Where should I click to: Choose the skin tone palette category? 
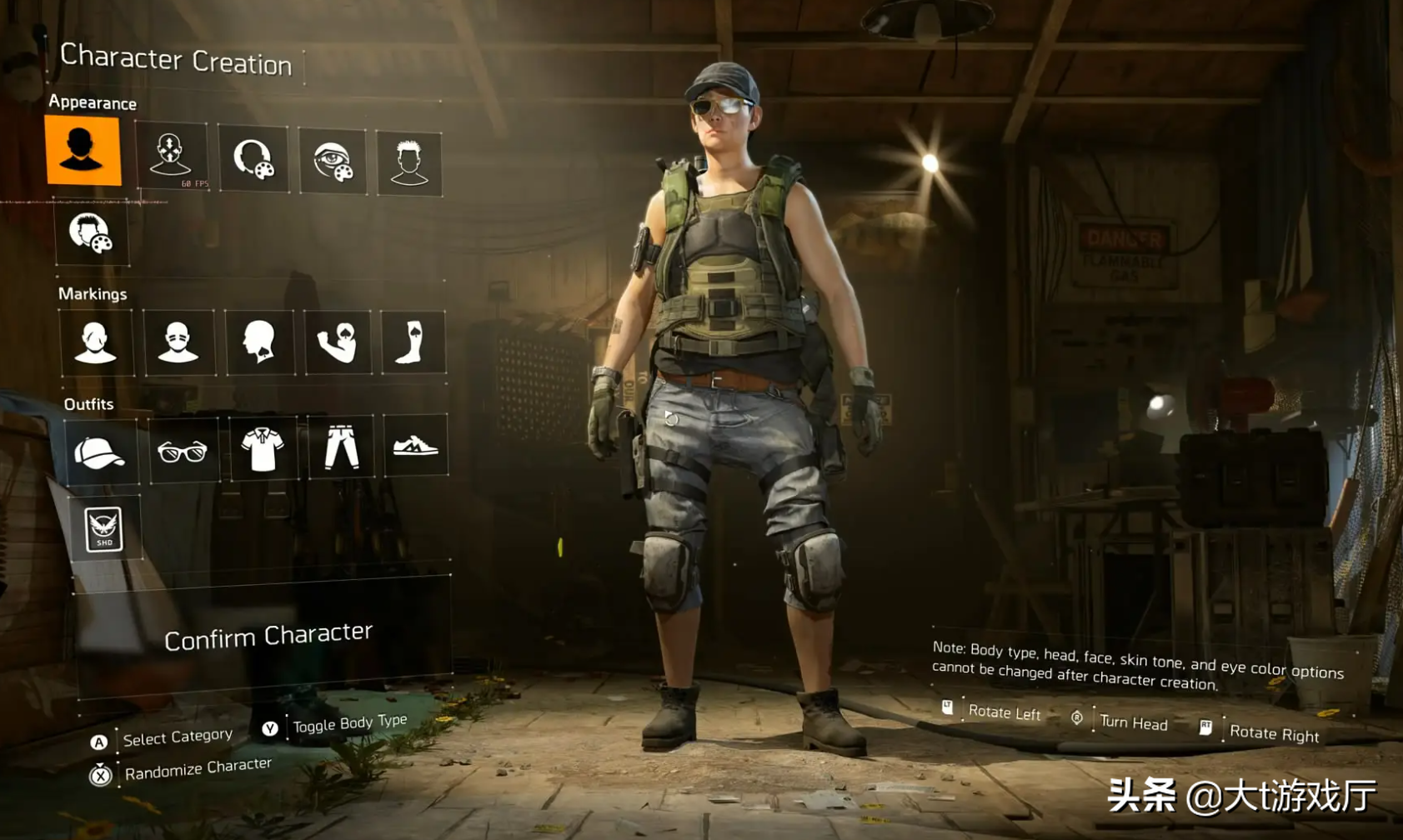point(253,158)
